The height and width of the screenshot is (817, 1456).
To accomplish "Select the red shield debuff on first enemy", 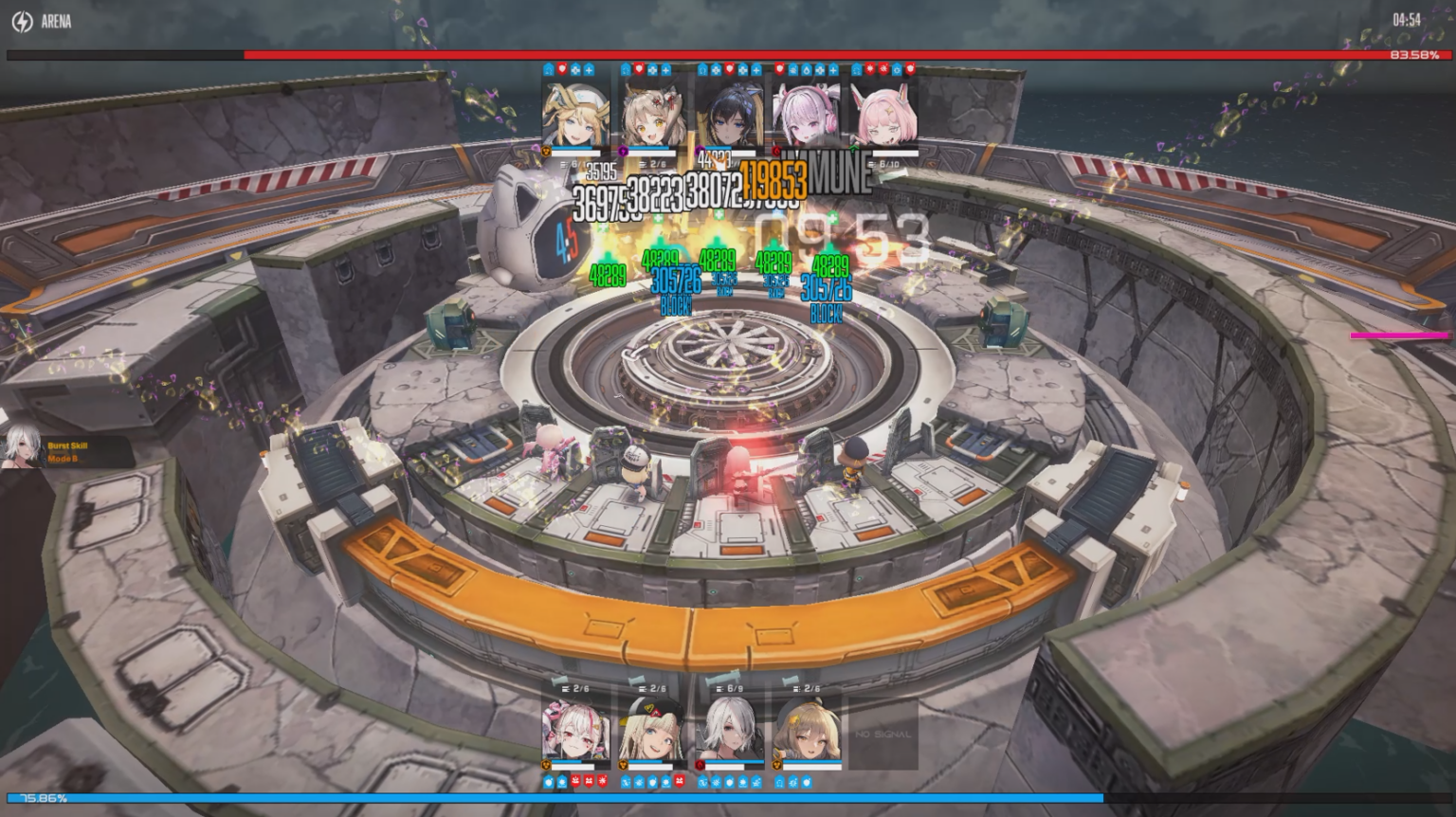I will [x=562, y=69].
